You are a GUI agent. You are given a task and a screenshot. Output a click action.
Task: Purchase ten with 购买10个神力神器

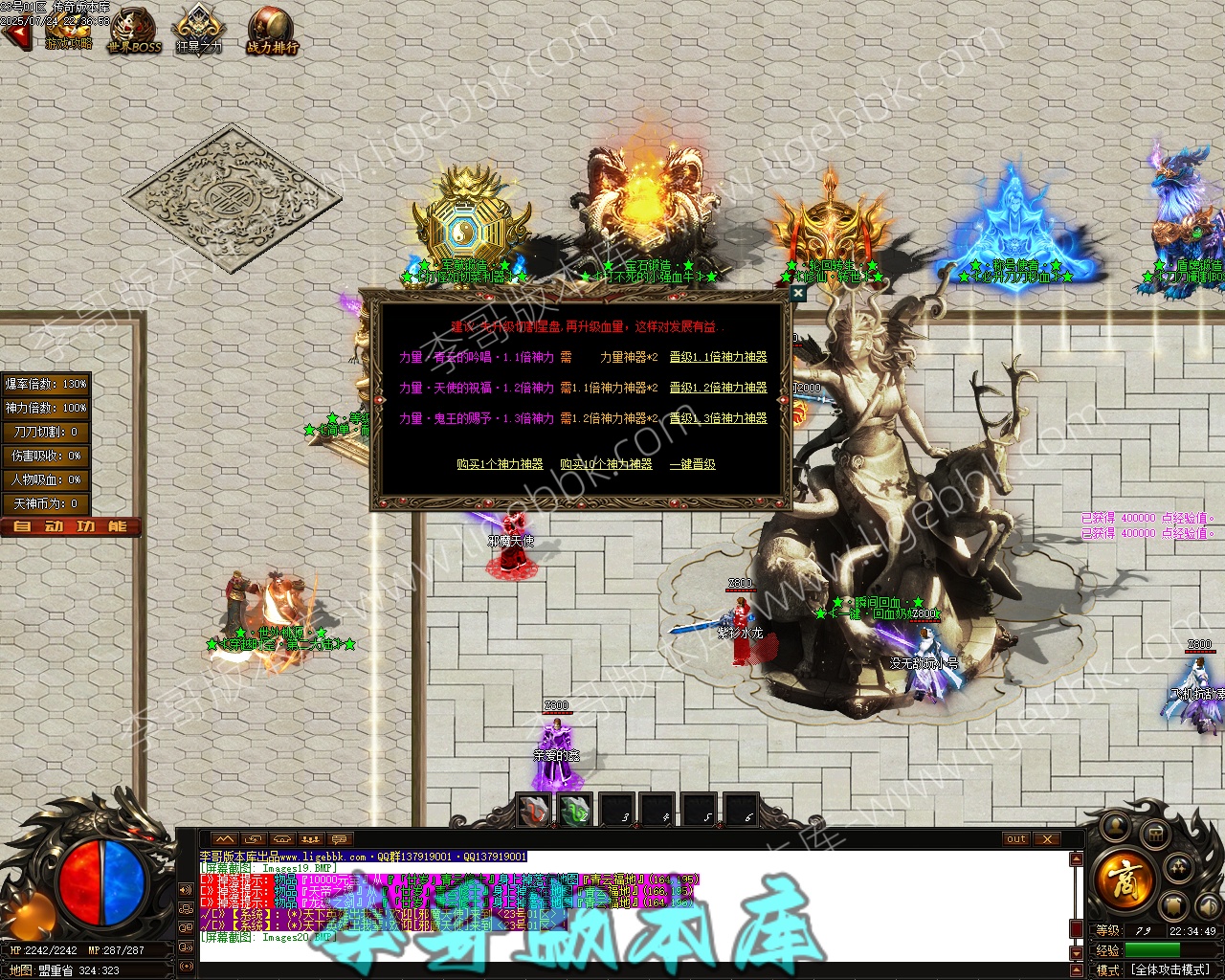pyautogui.click(x=606, y=464)
